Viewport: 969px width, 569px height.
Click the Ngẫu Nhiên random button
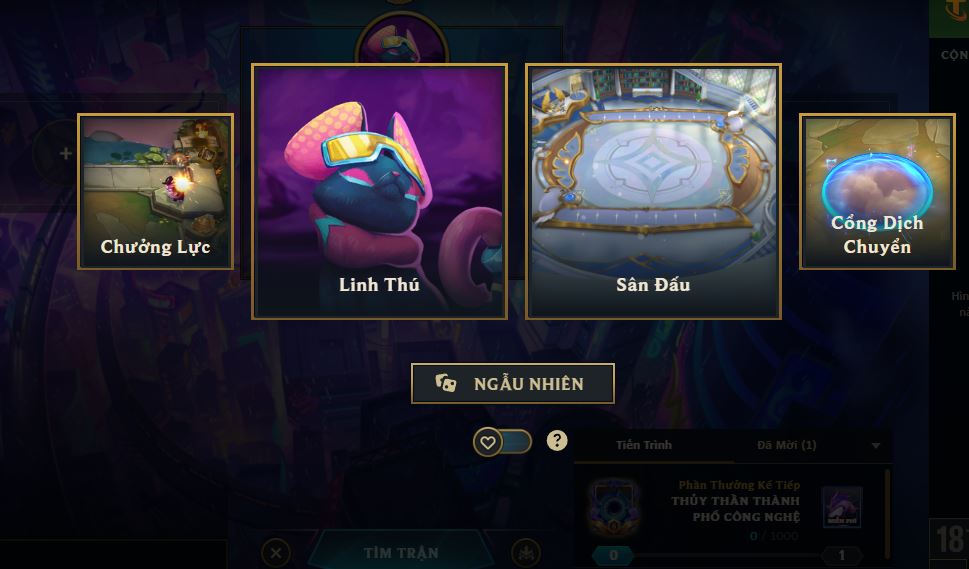(512, 383)
